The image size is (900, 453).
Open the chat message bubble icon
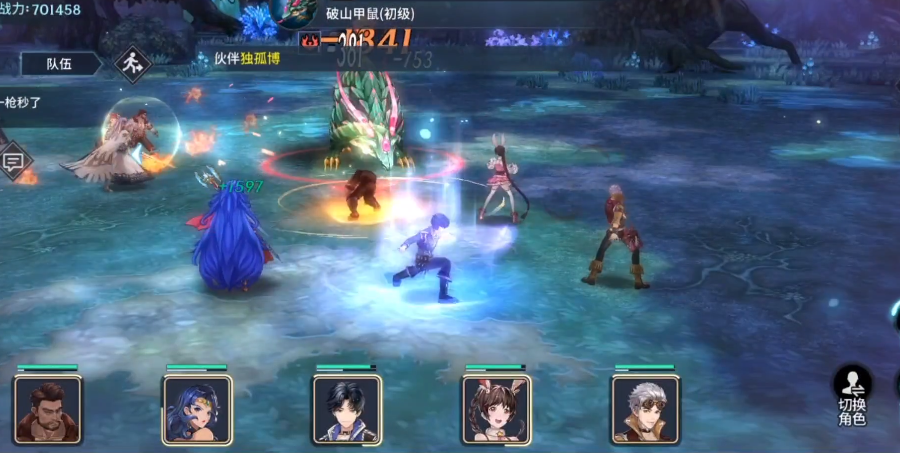14,160
